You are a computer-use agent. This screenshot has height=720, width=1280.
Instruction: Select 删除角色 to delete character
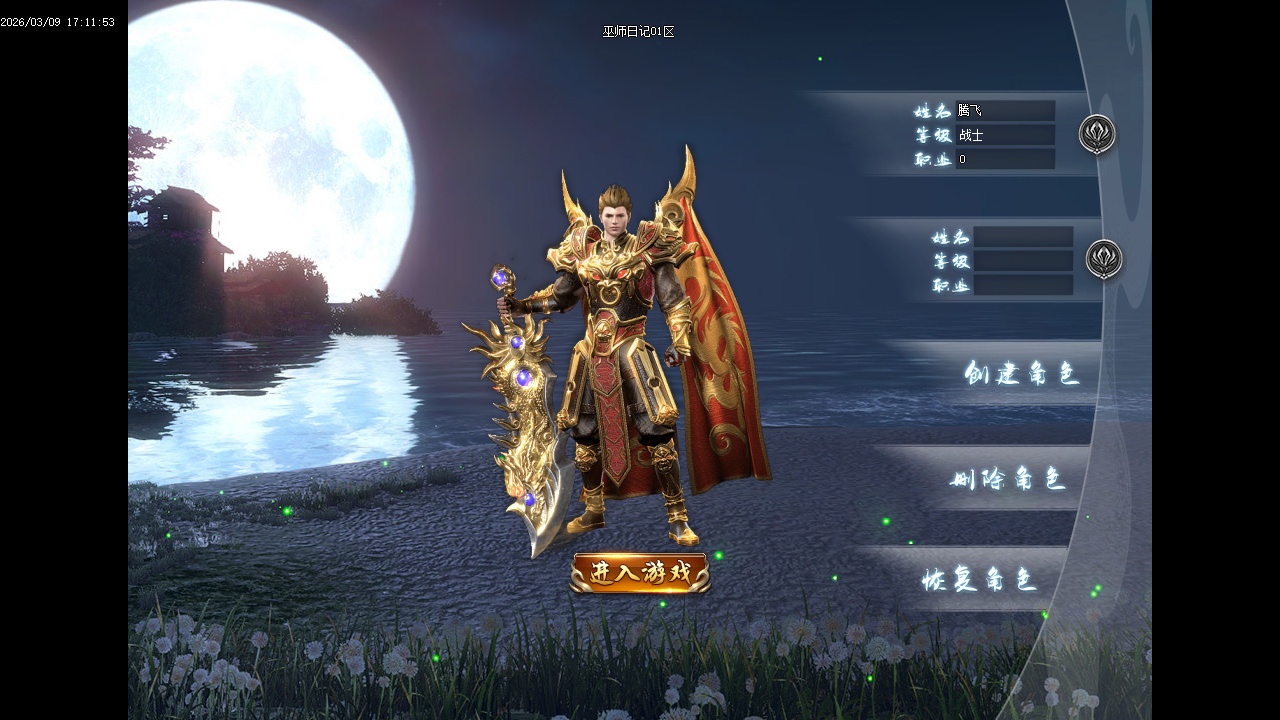1007,479
